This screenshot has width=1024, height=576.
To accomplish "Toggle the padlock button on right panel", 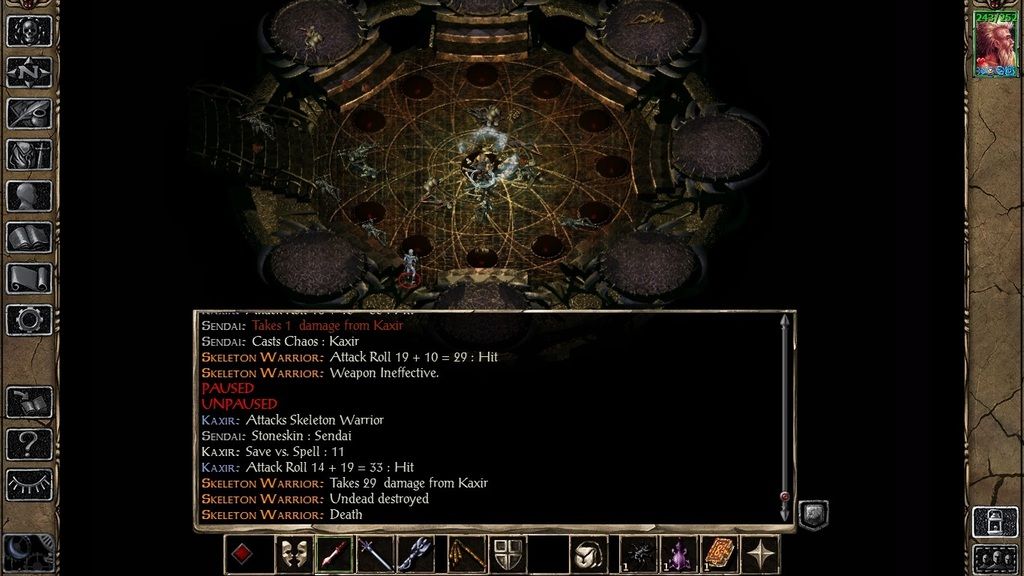I will coord(995,522).
